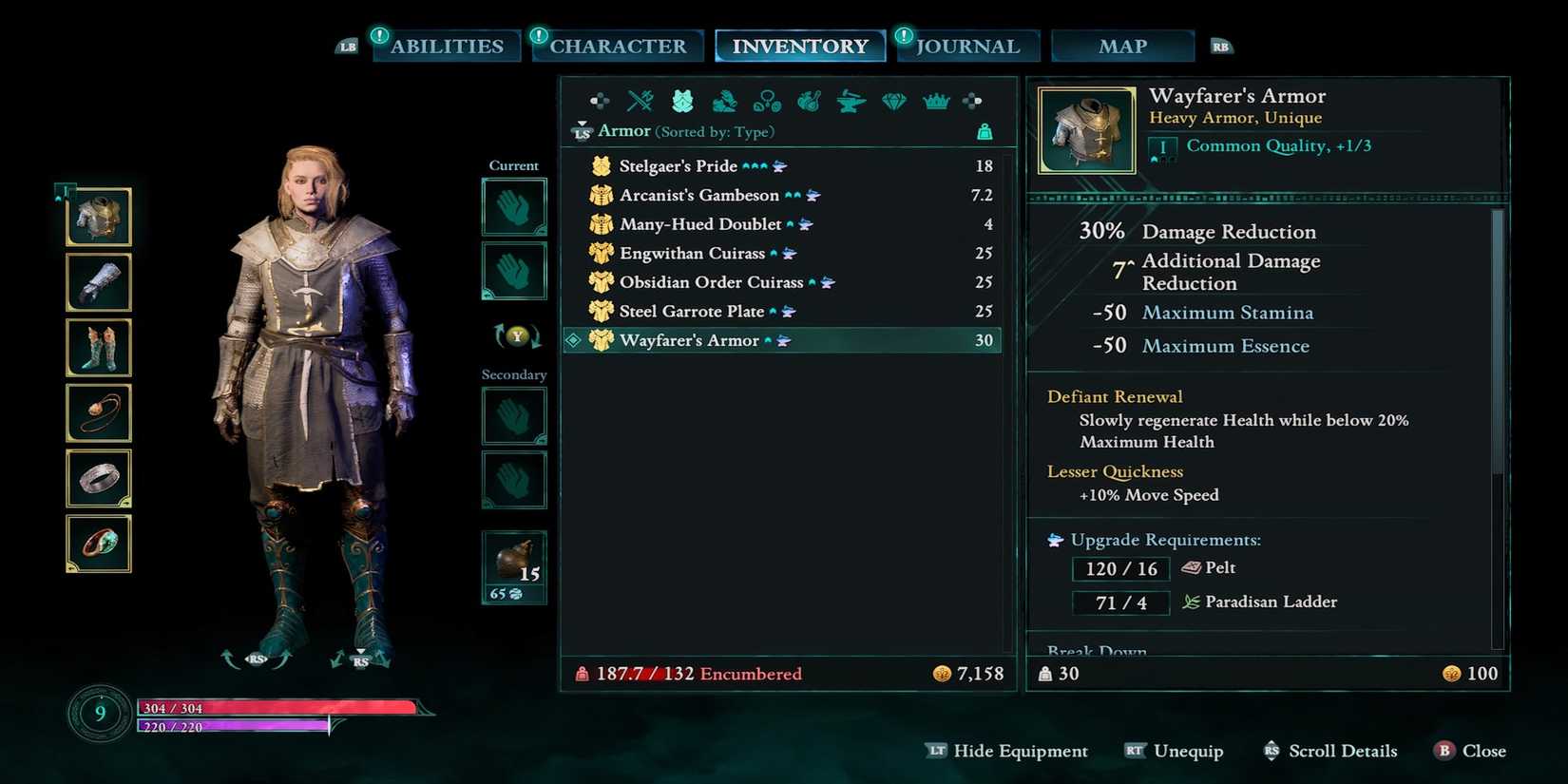Click the crown valuables category icon

click(936, 100)
